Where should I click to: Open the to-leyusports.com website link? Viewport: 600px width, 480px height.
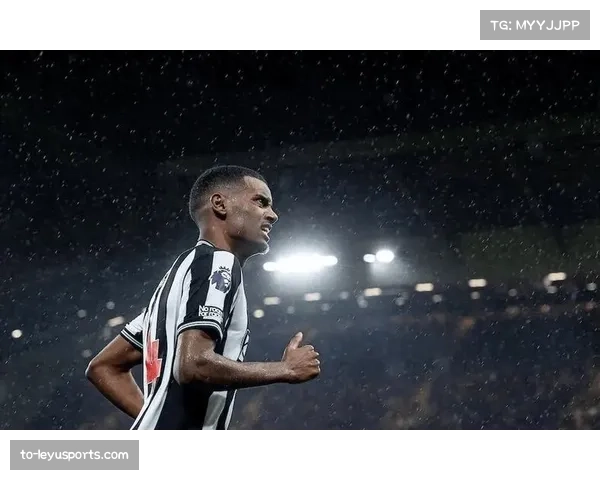[x=75, y=455]
